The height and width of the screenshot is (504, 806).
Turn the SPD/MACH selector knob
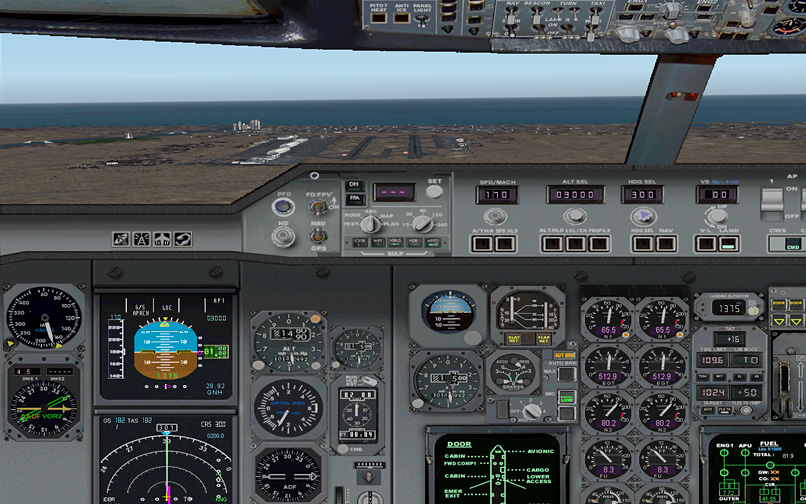tap(498, 216)
